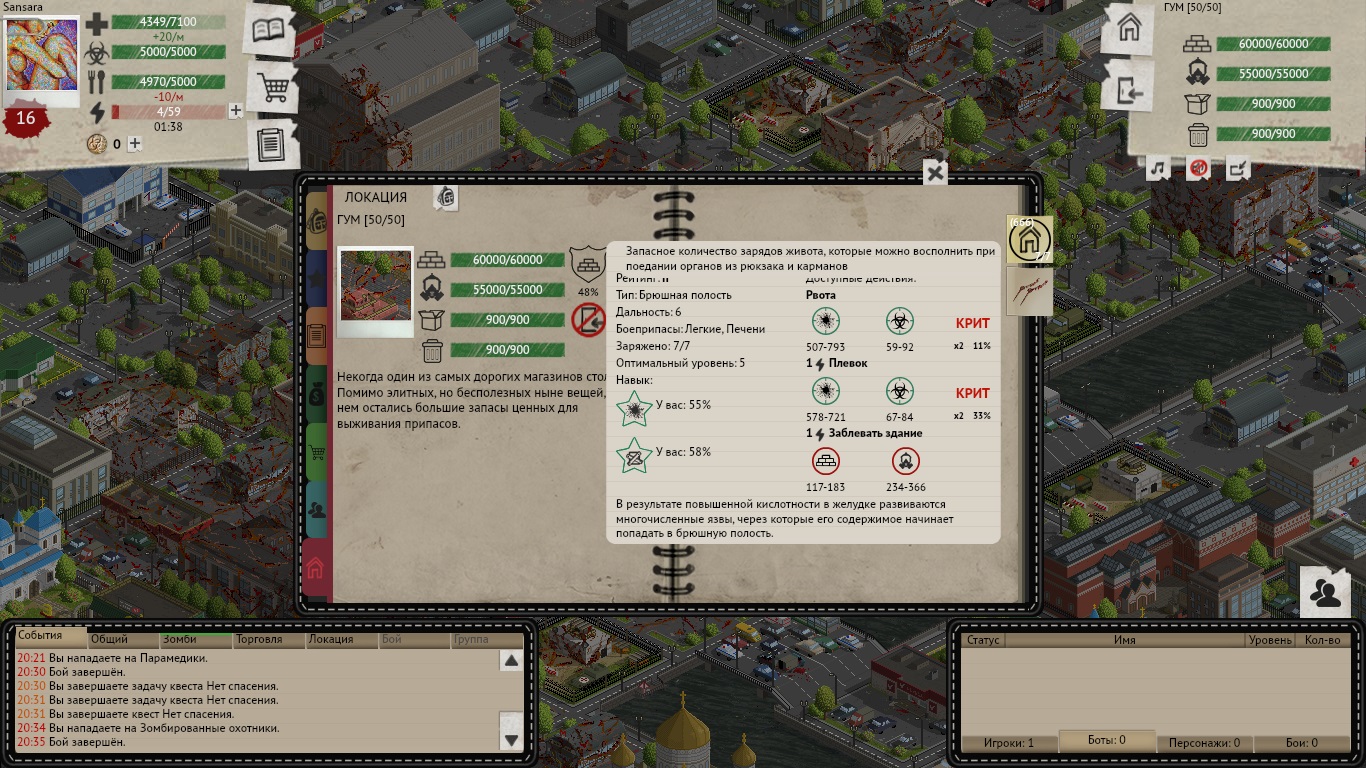1366x768 pixels.
Task: Open the notebook's backpack side tab
Action: tap(317, 219)
